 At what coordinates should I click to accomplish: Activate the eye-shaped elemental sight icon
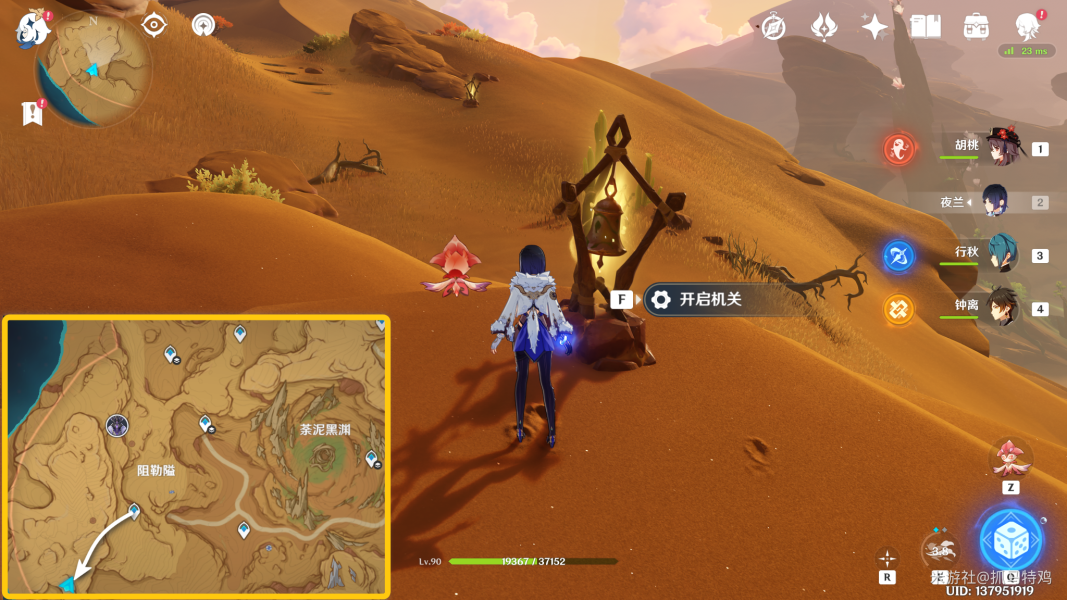pyautogui.click(x=153, y=25)
